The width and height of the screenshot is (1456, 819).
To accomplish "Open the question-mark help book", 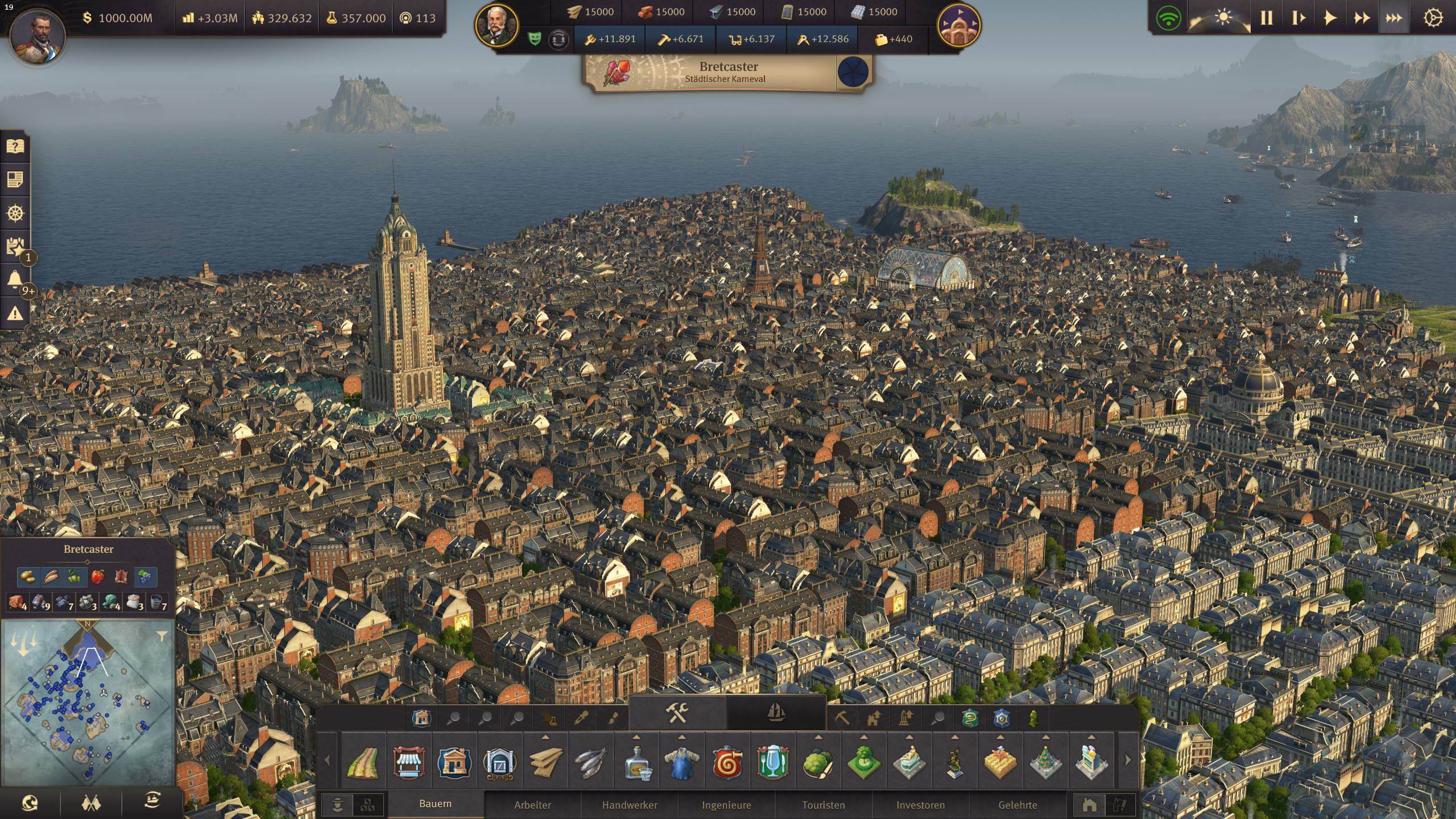I will 15,147.
